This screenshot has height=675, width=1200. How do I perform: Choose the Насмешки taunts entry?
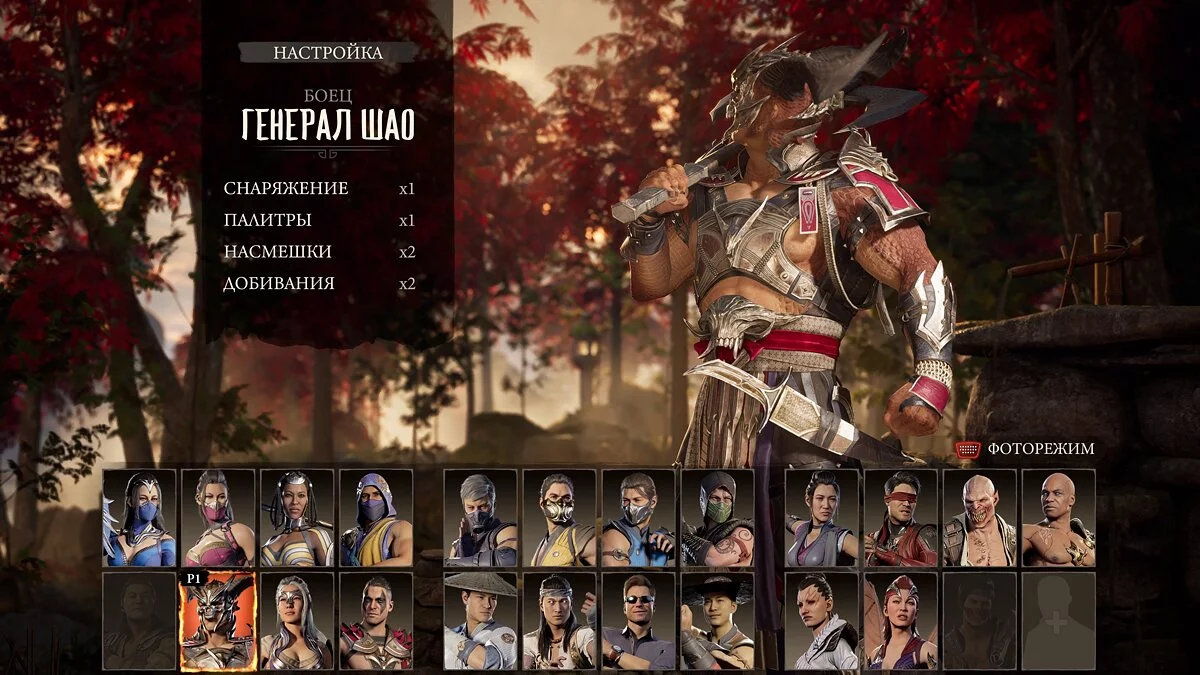[278, 252]
